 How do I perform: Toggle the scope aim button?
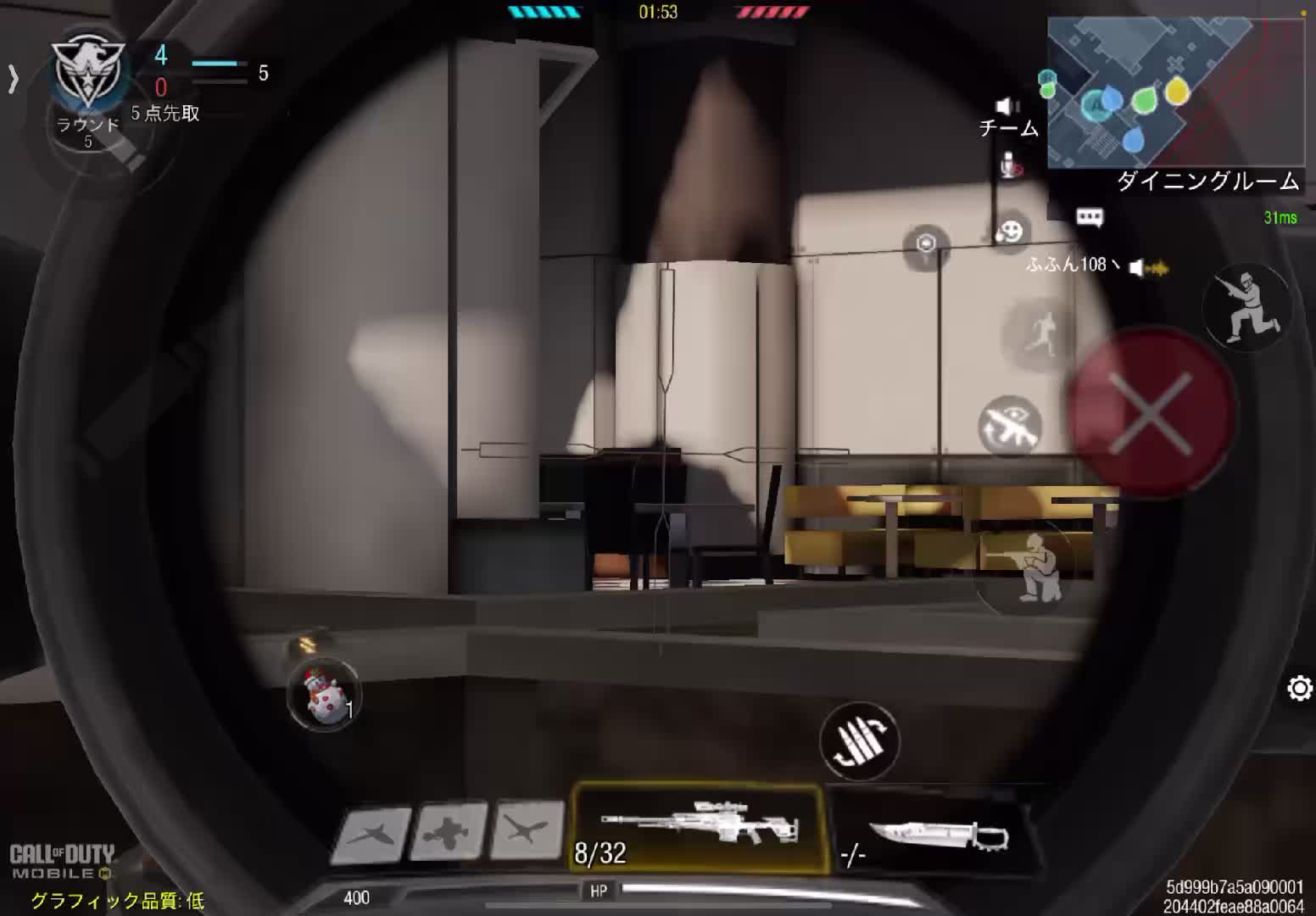click(x=1010, y=426)
